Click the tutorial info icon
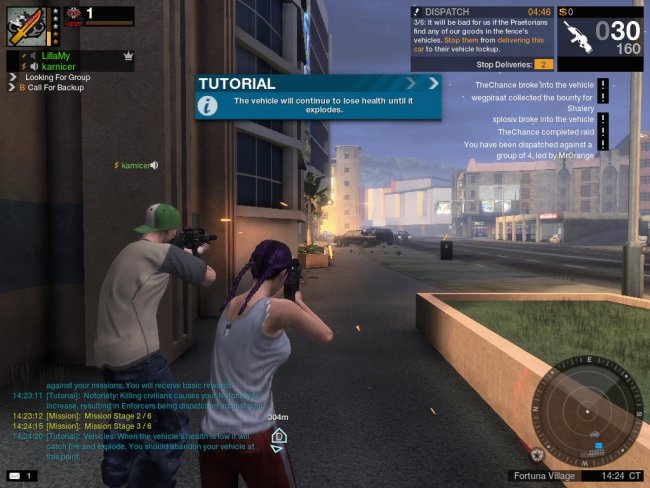650x488 pixels. click(207, 104)
